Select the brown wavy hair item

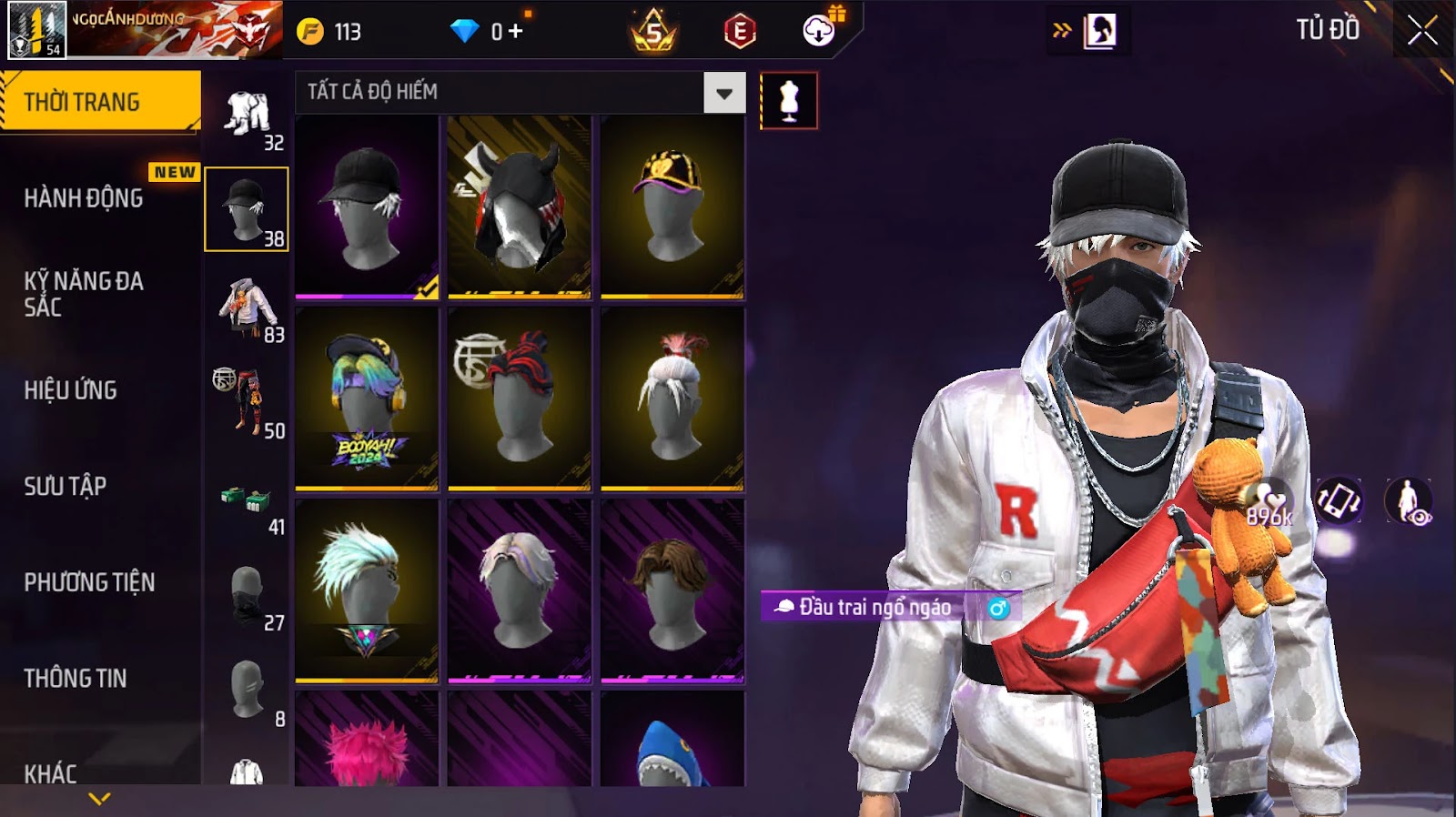point(672,591)
